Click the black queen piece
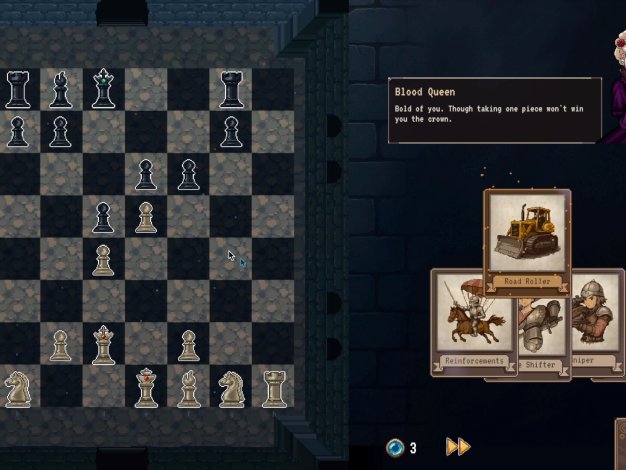The height and width of the screenshot is (470, 626). click(x=103, y=89)
